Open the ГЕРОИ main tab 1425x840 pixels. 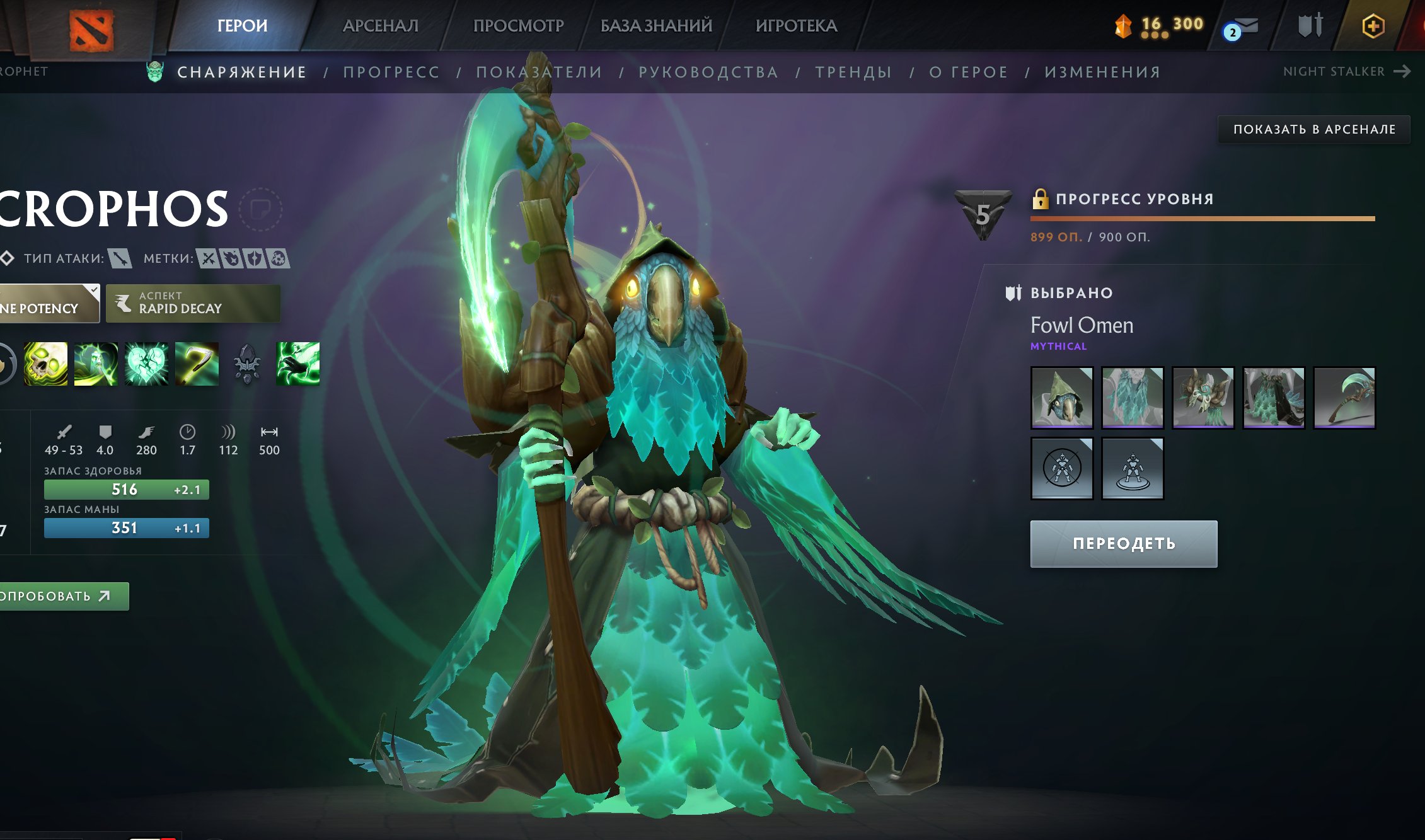point(242,26)
